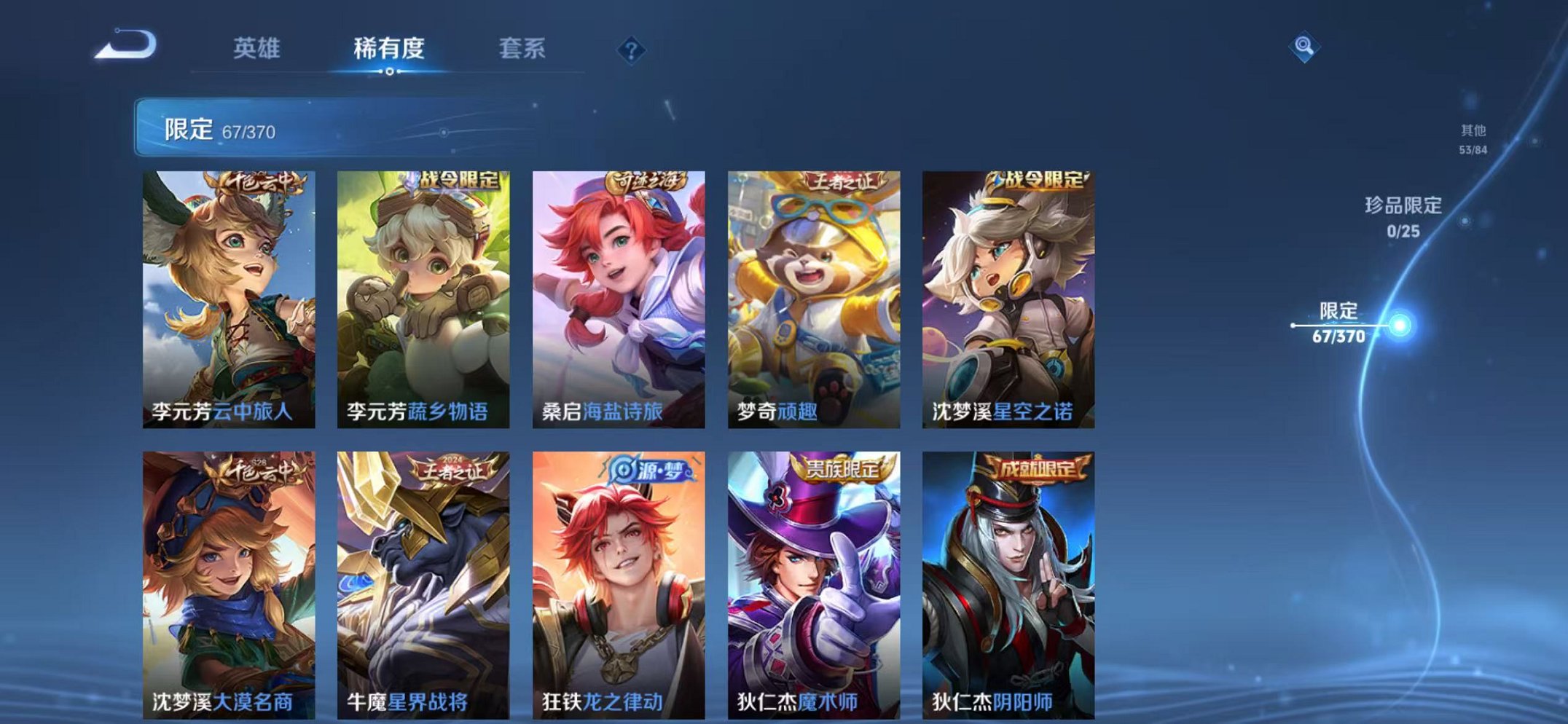1568x724 pixels.
Task: Select the 稀有度 tab
Action: pyautogui.click(x=389, y=48)
